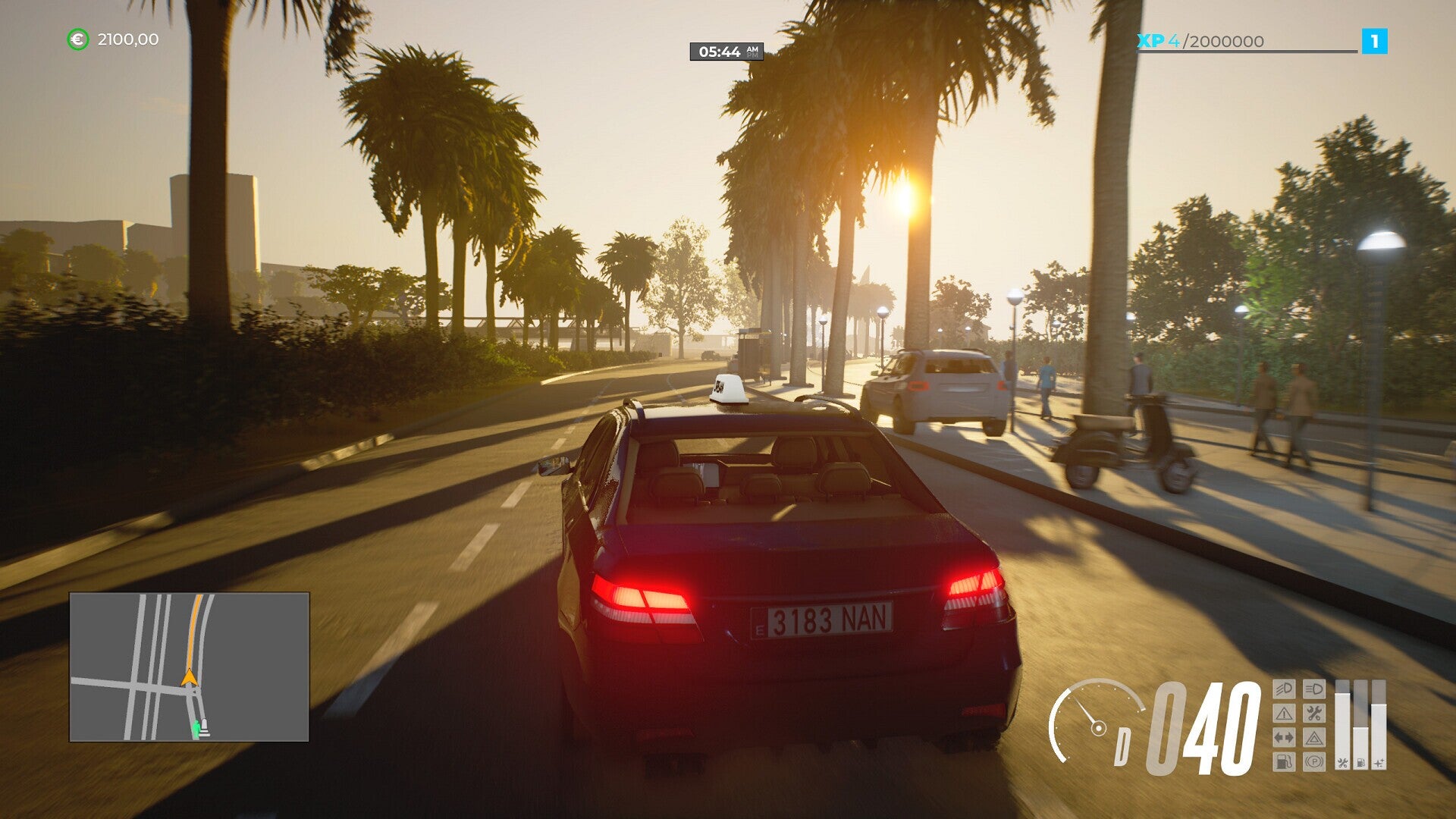
Task: Click the turn signal arrows indicator
Action: (x=1284, y=739)
